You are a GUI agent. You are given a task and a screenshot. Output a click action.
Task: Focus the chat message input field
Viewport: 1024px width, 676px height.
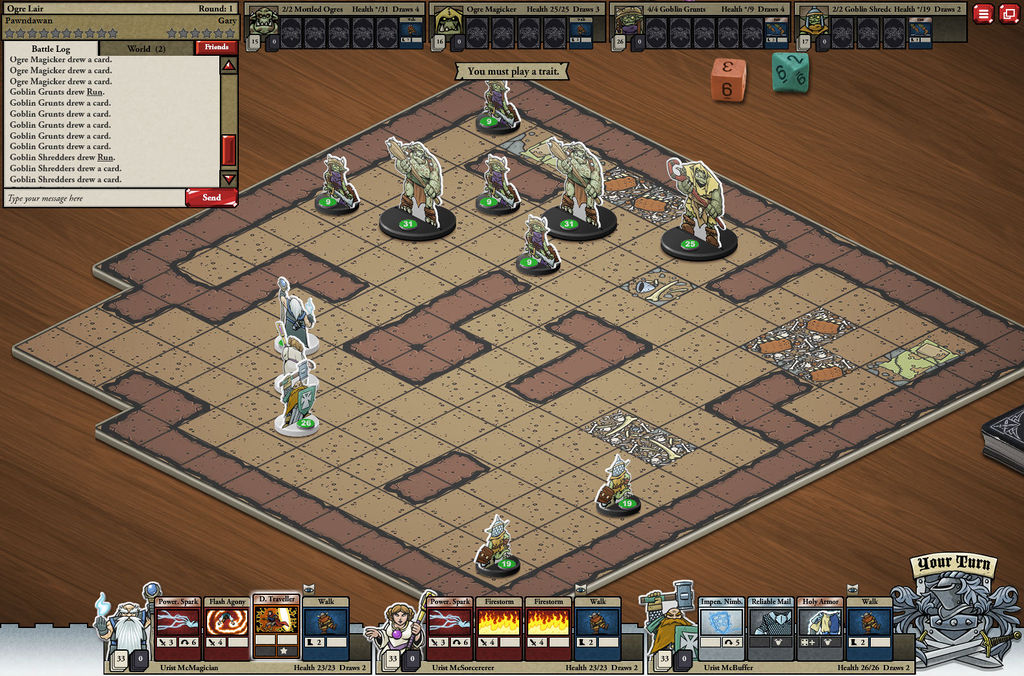93,198
